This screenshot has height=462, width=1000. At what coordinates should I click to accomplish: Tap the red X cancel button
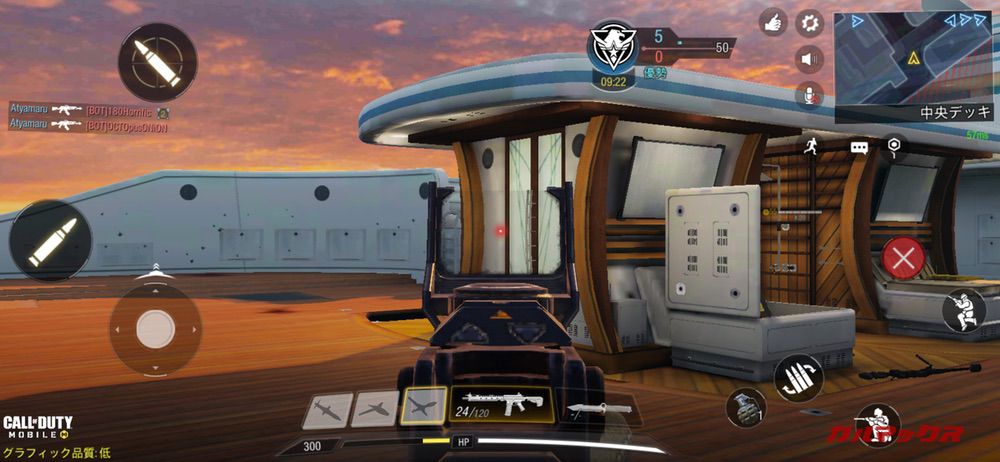pos(904,260)
